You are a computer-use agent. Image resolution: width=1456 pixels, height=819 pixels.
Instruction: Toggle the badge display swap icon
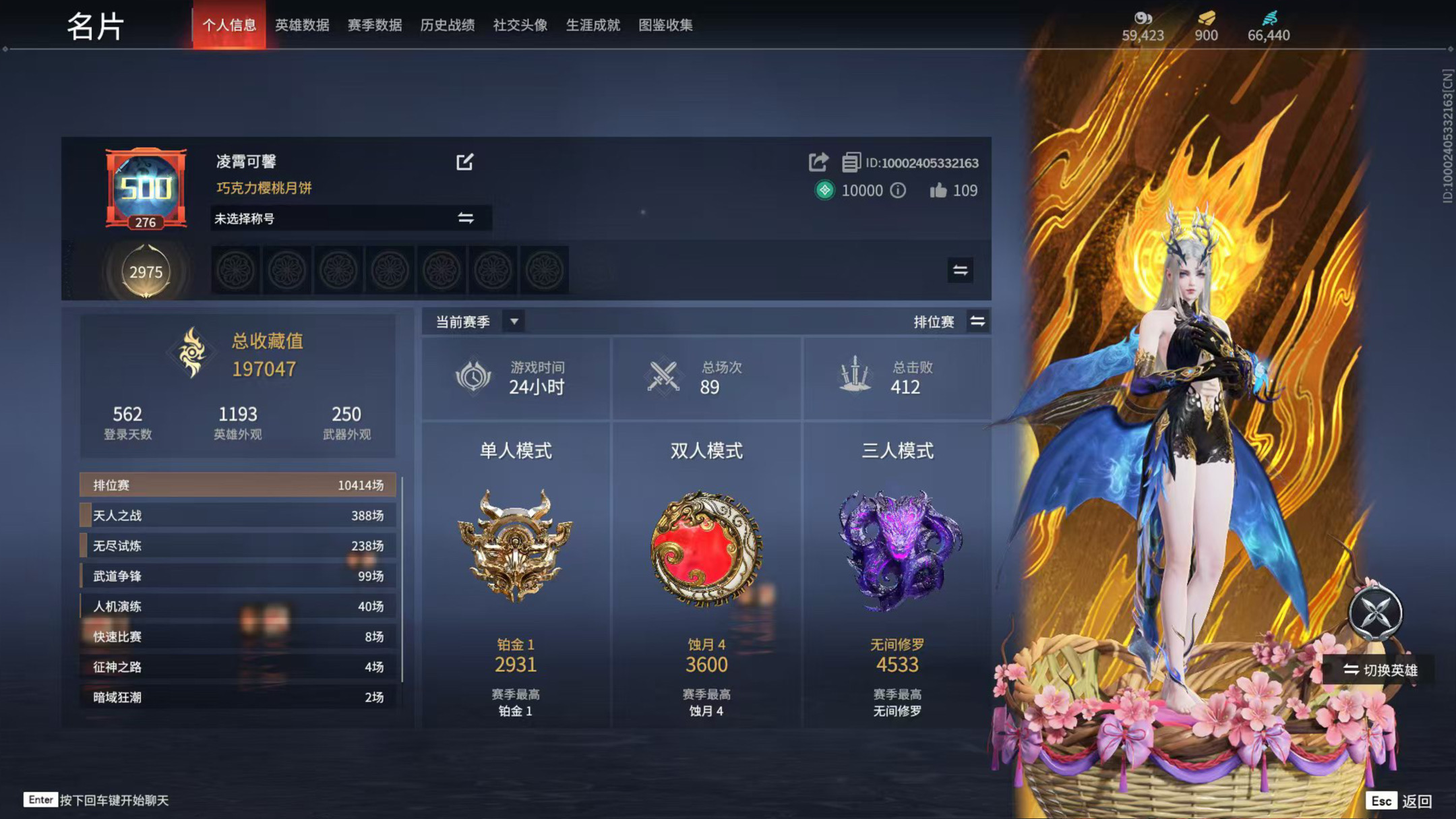click(961, 271)
